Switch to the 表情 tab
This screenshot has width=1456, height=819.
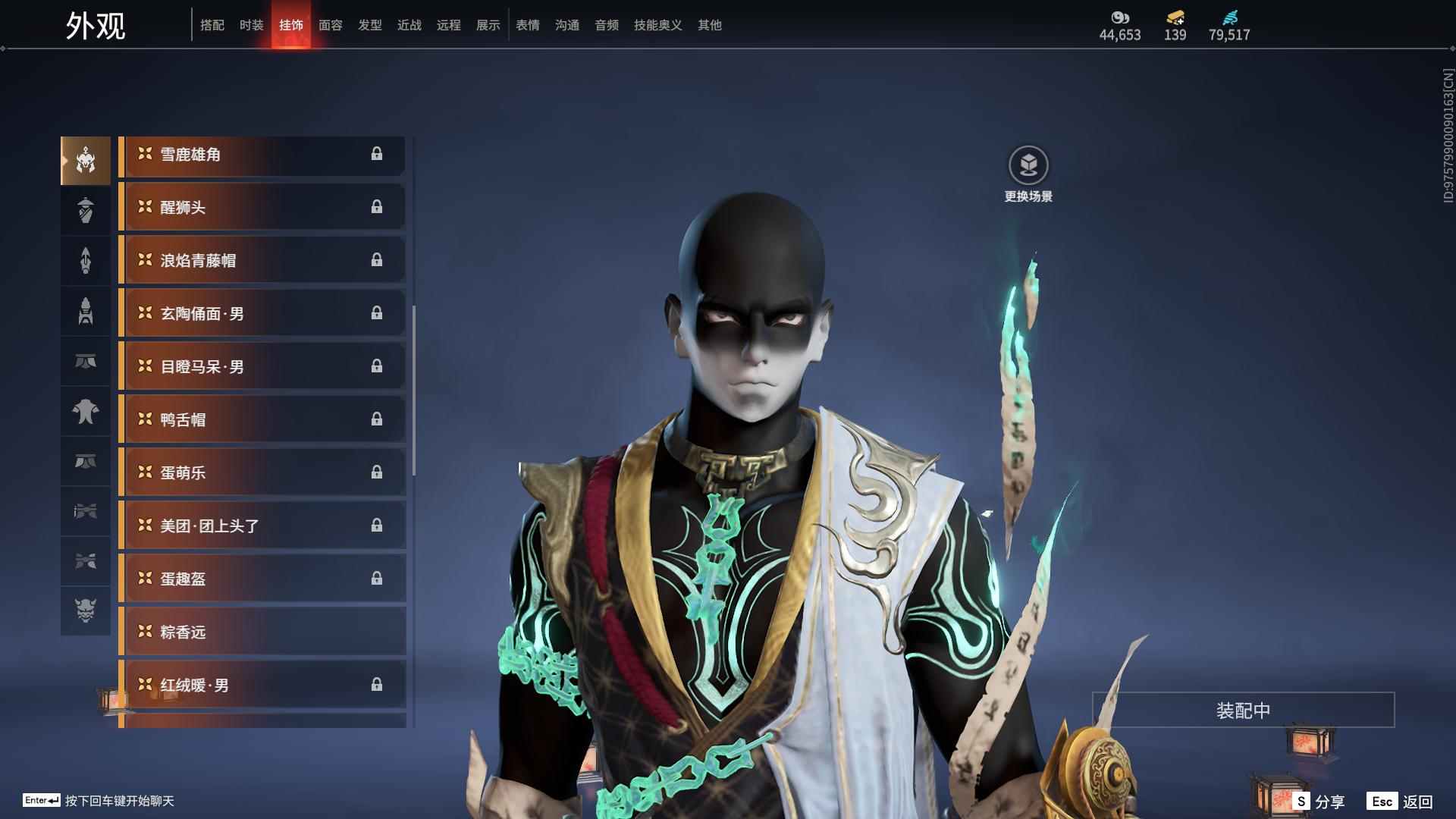click(527, 25)
